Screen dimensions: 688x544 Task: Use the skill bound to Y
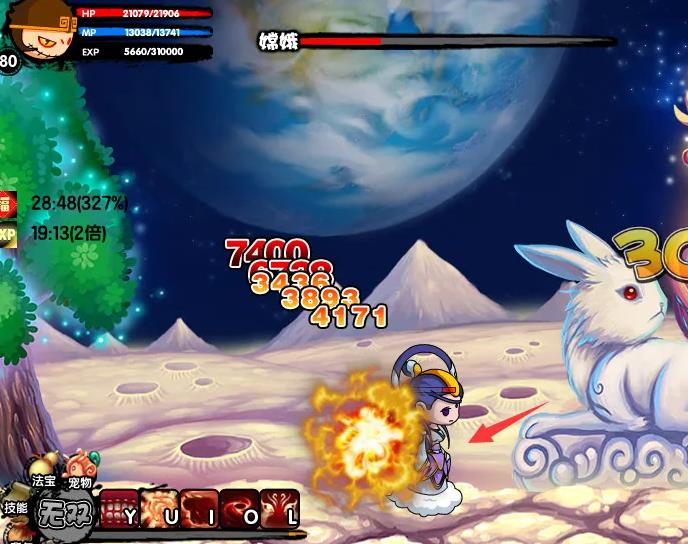(x=119, y=507)
